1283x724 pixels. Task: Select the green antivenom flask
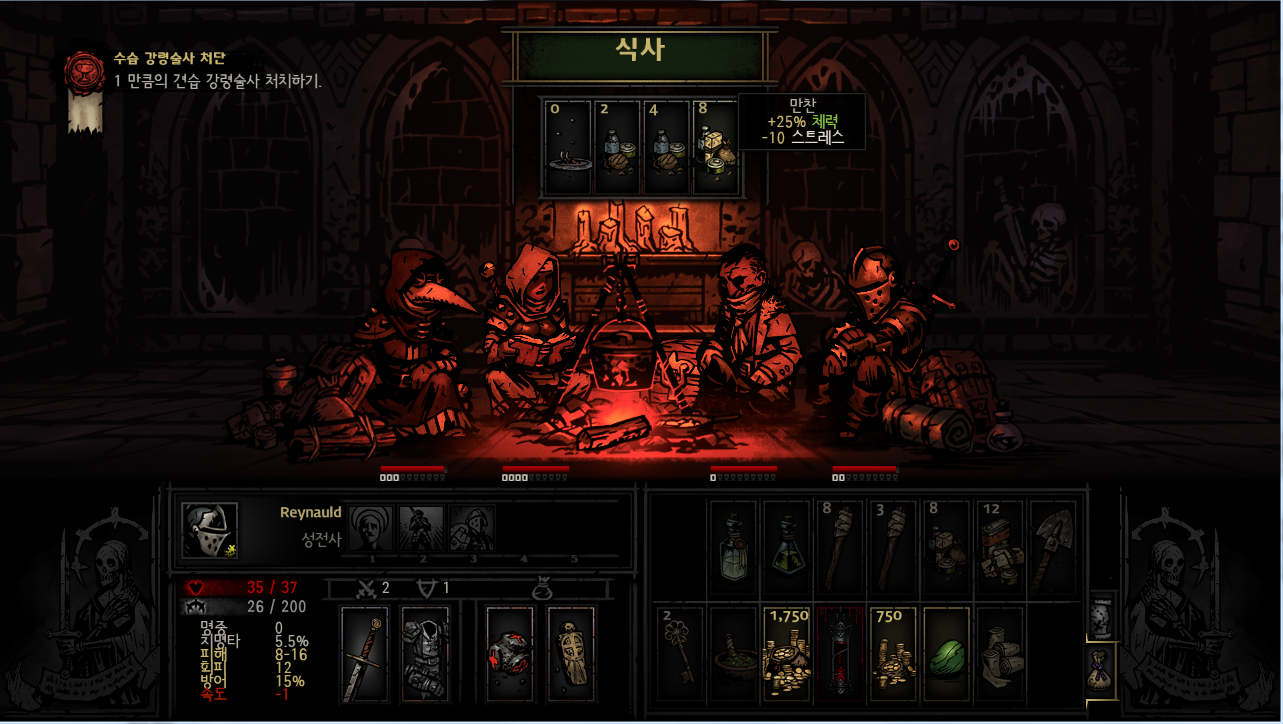[x=787, y=548]
